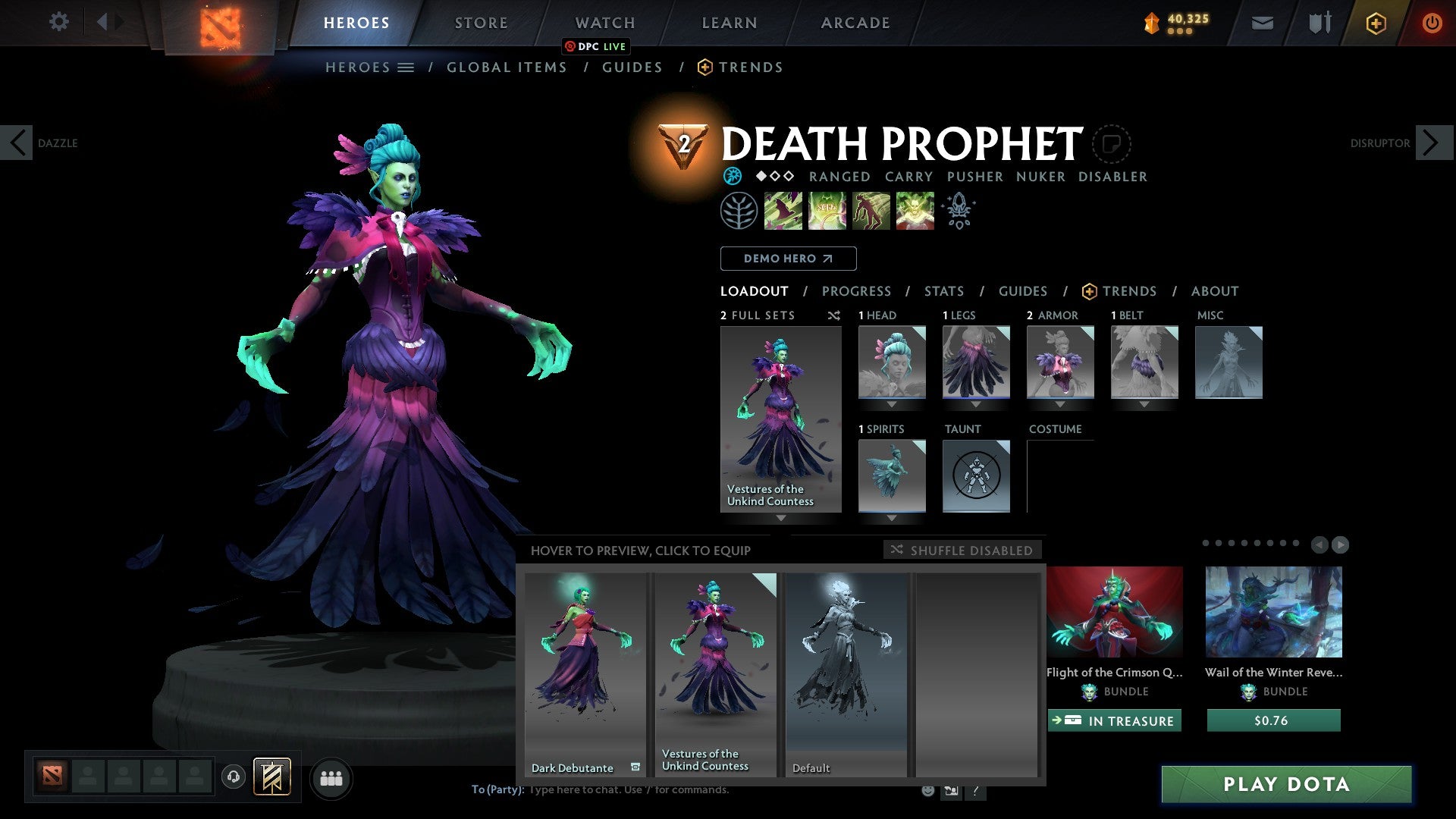The width and height of the screenshot is (1456, 819).
Task: Expand the Head slot chevron
Action: [x=892, y=404]
